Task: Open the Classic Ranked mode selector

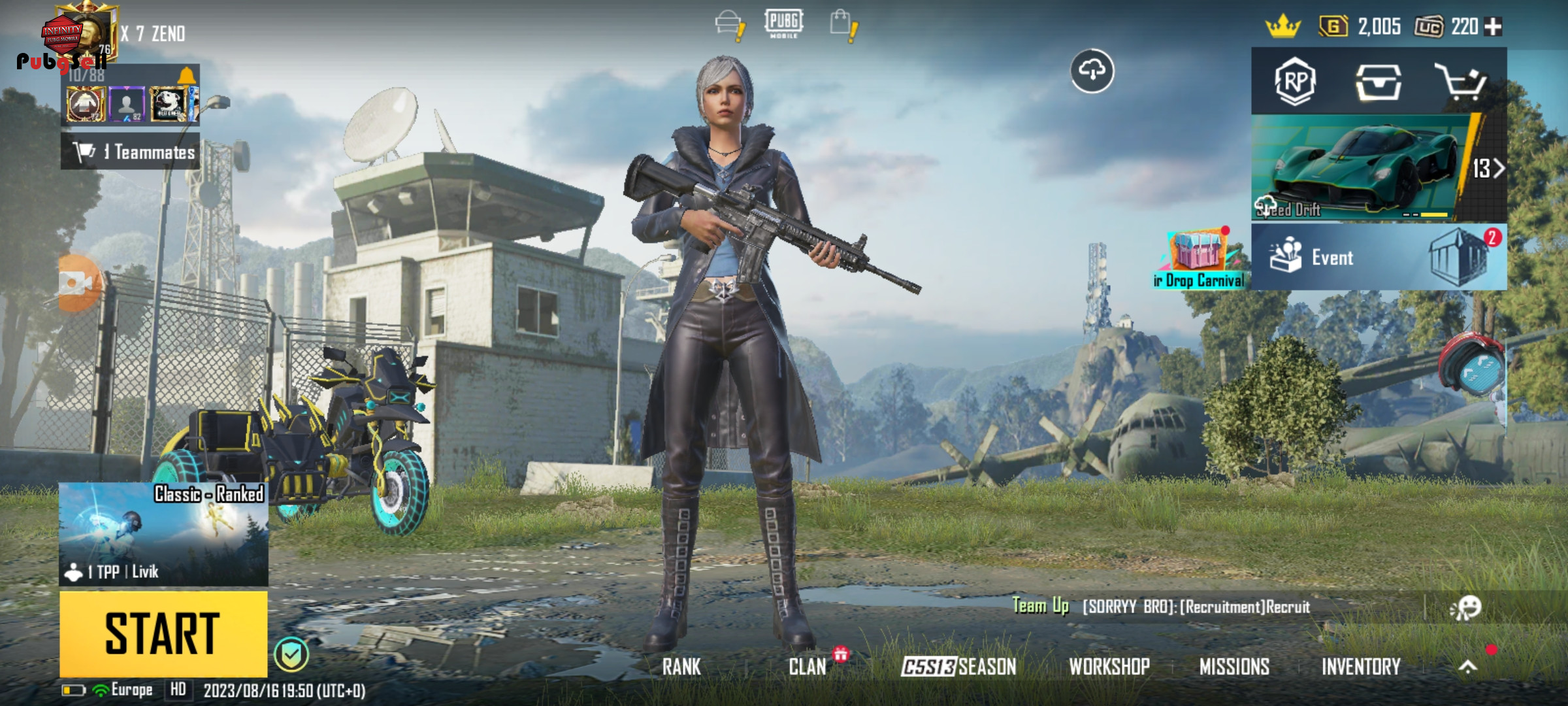Action: click(163, 533)
